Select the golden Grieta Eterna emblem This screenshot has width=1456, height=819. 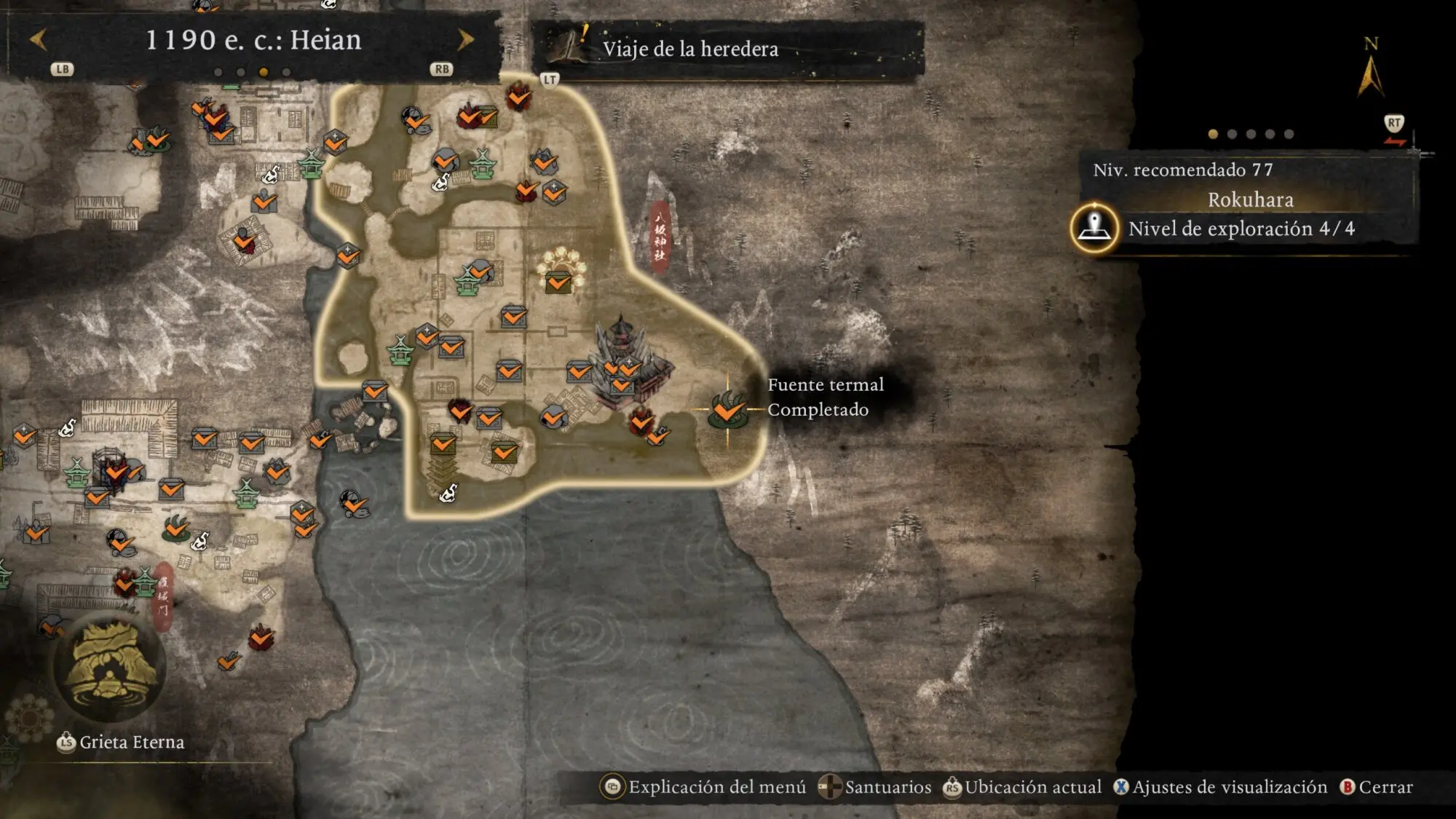coord(111,666)
